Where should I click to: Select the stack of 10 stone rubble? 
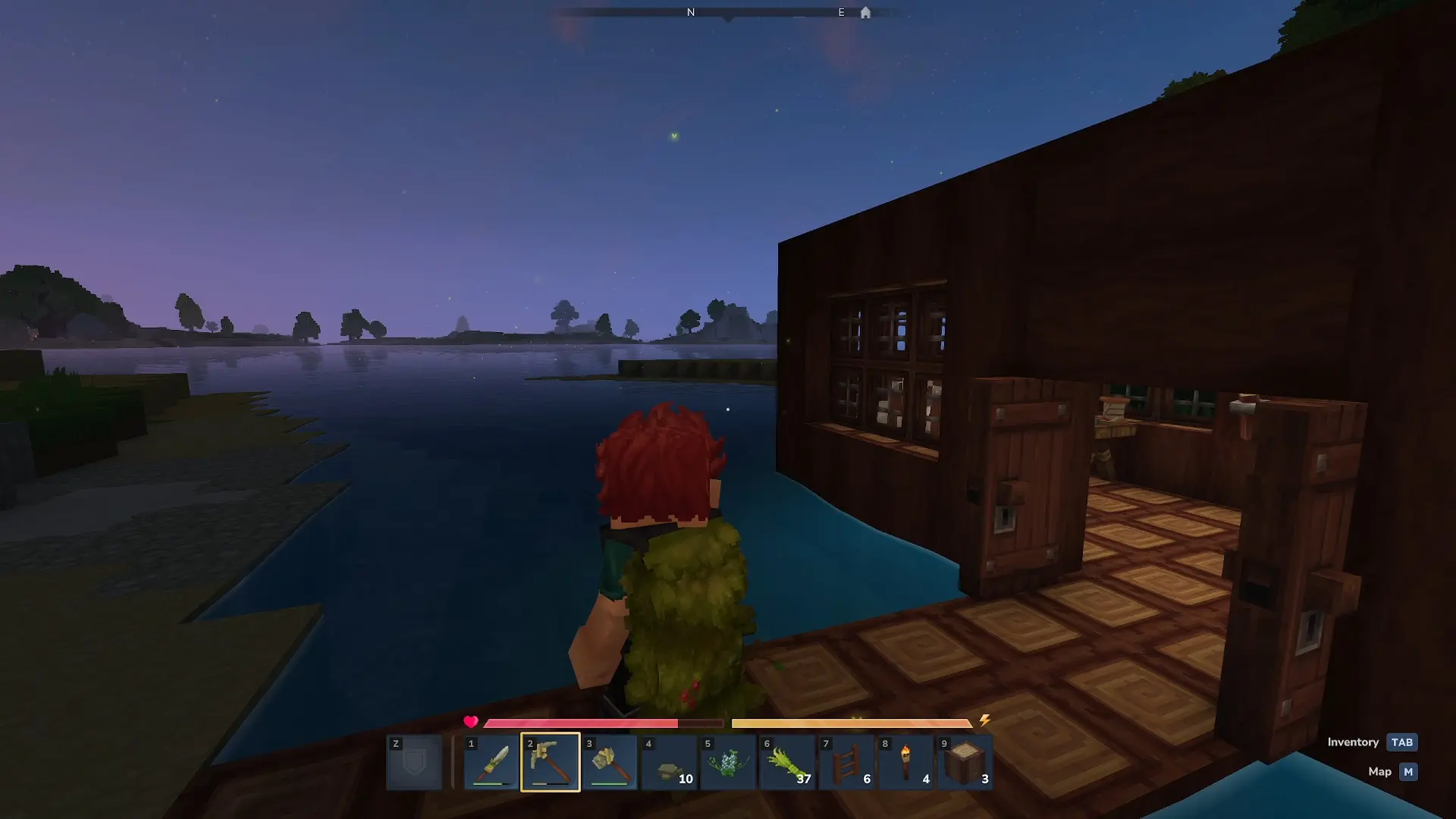(x=669, y=762)
